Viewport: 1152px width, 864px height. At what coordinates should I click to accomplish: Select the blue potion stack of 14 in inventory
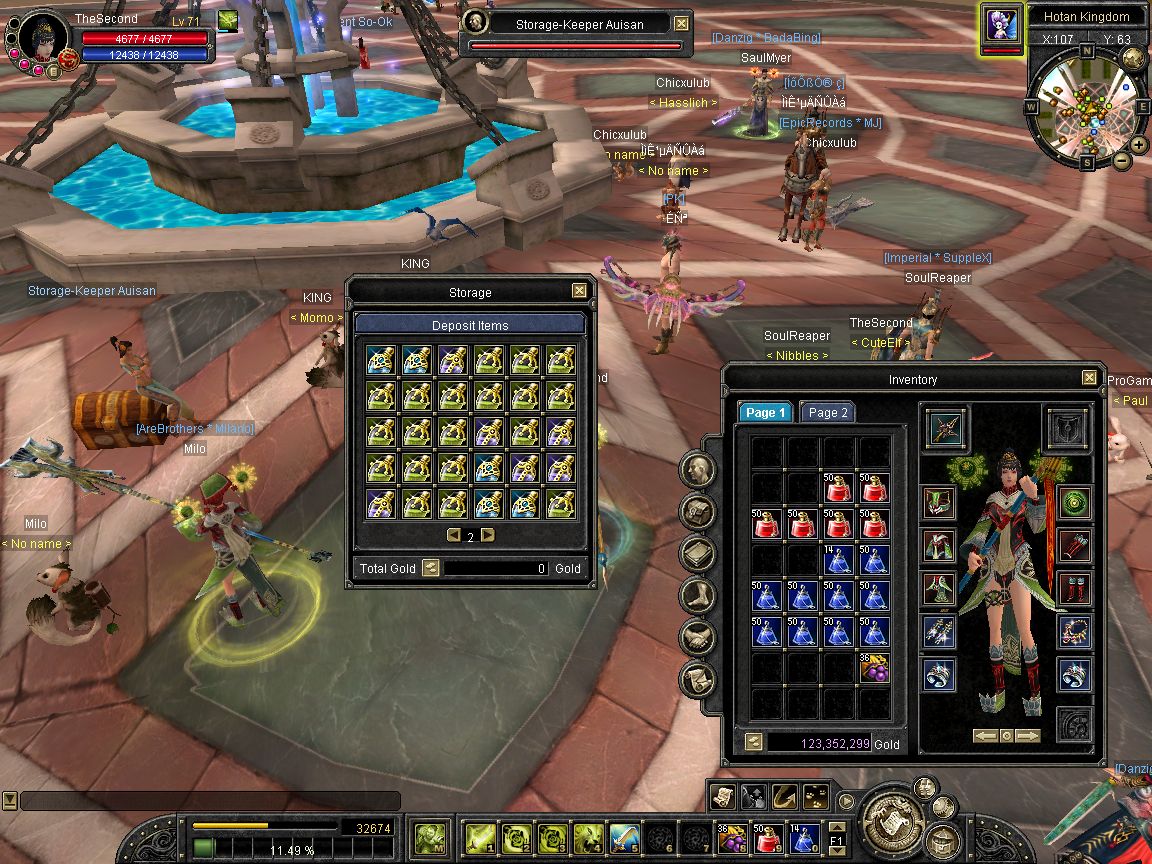click(839, 560)
